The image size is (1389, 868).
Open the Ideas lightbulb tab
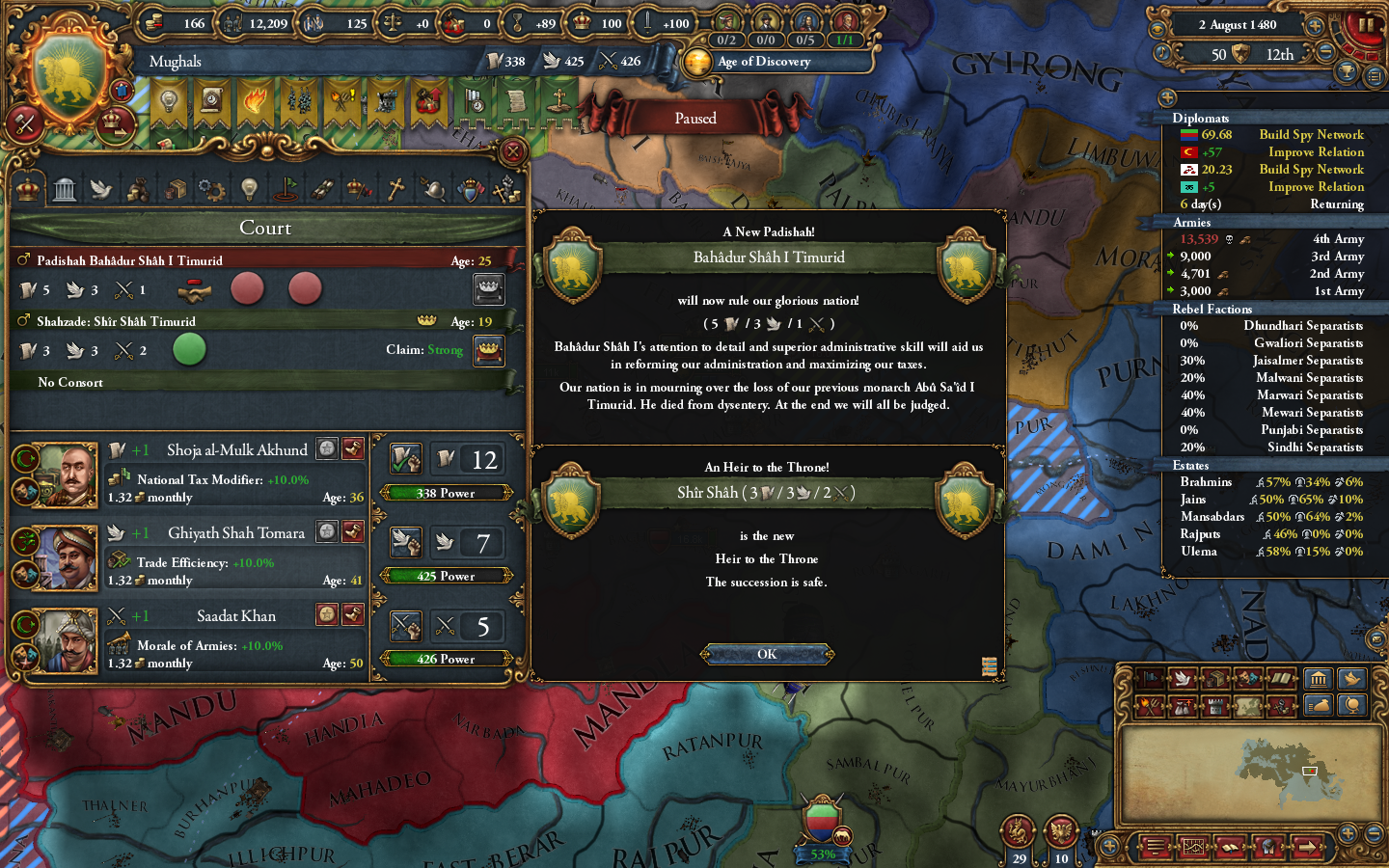[x=248, y=188]
